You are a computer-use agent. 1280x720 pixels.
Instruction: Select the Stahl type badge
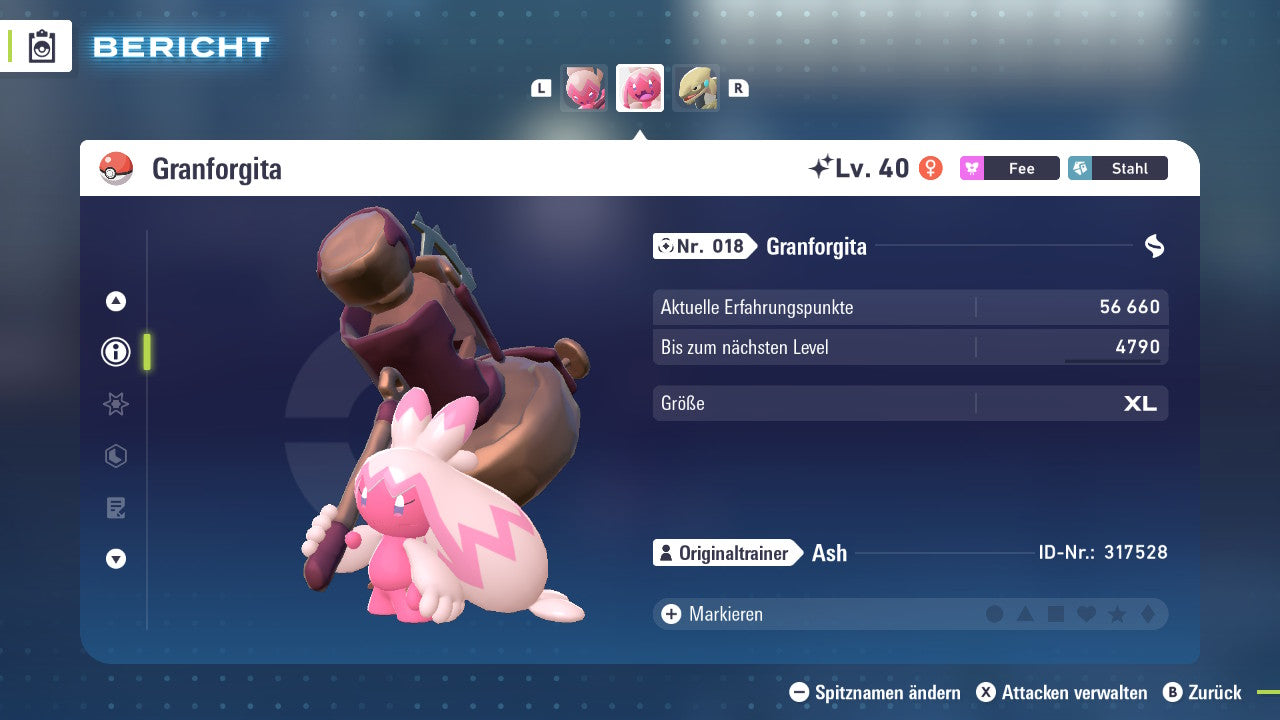1117,168
